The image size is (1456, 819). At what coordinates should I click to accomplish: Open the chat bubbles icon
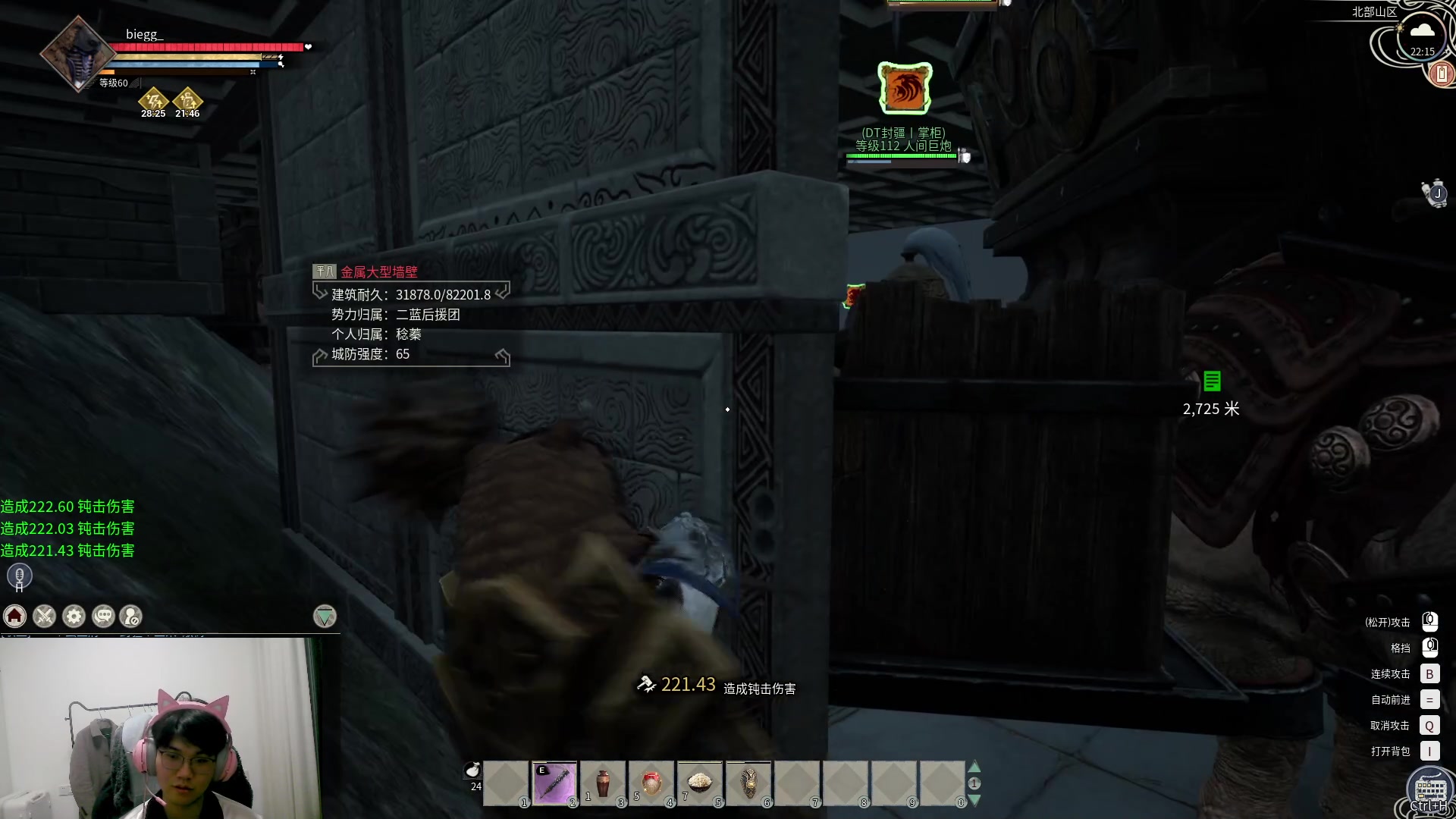pos(103,616)
